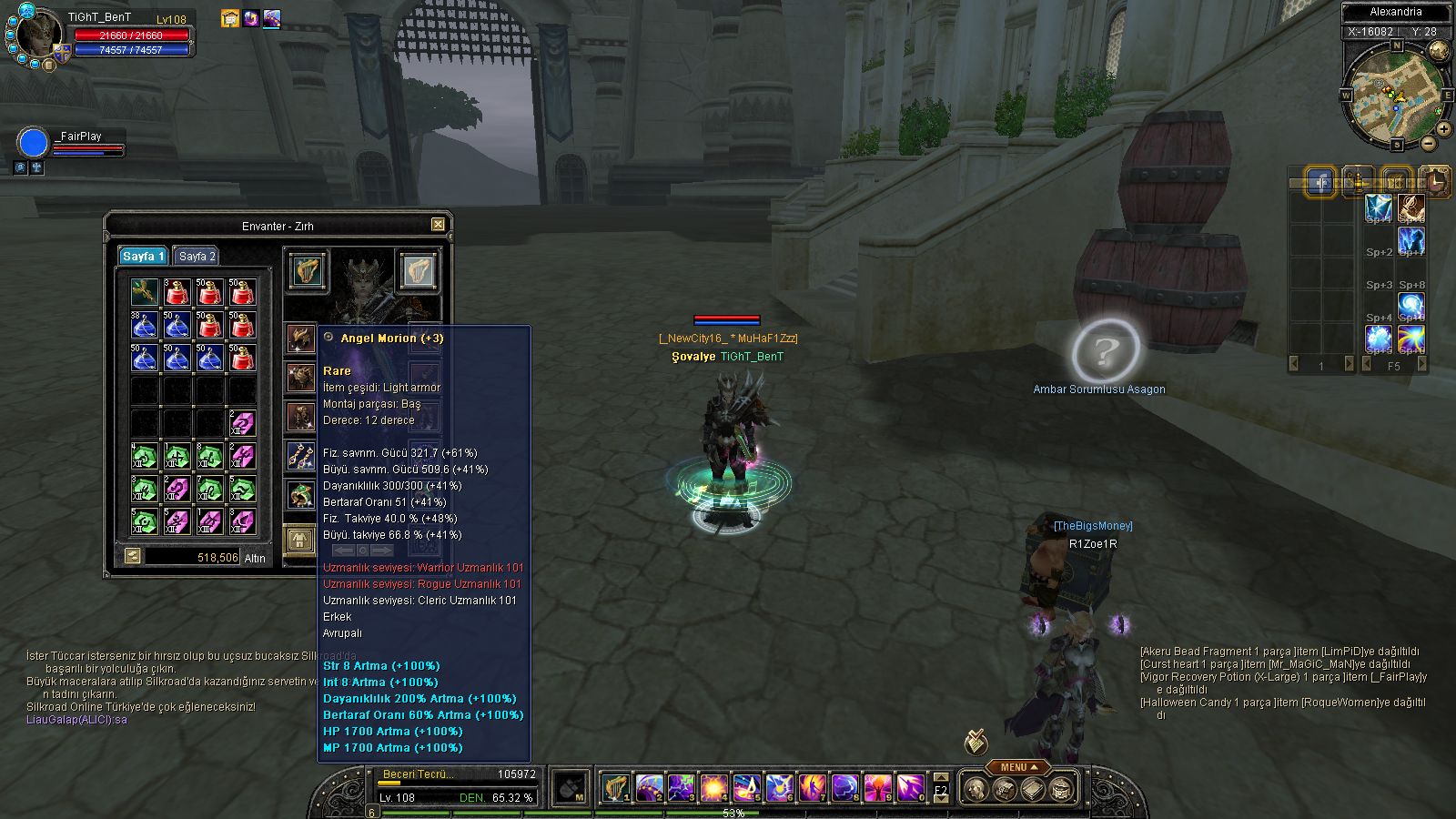1456x819 pixels.
Task: Close the Envanter inventory window
Action: point(438,225)
